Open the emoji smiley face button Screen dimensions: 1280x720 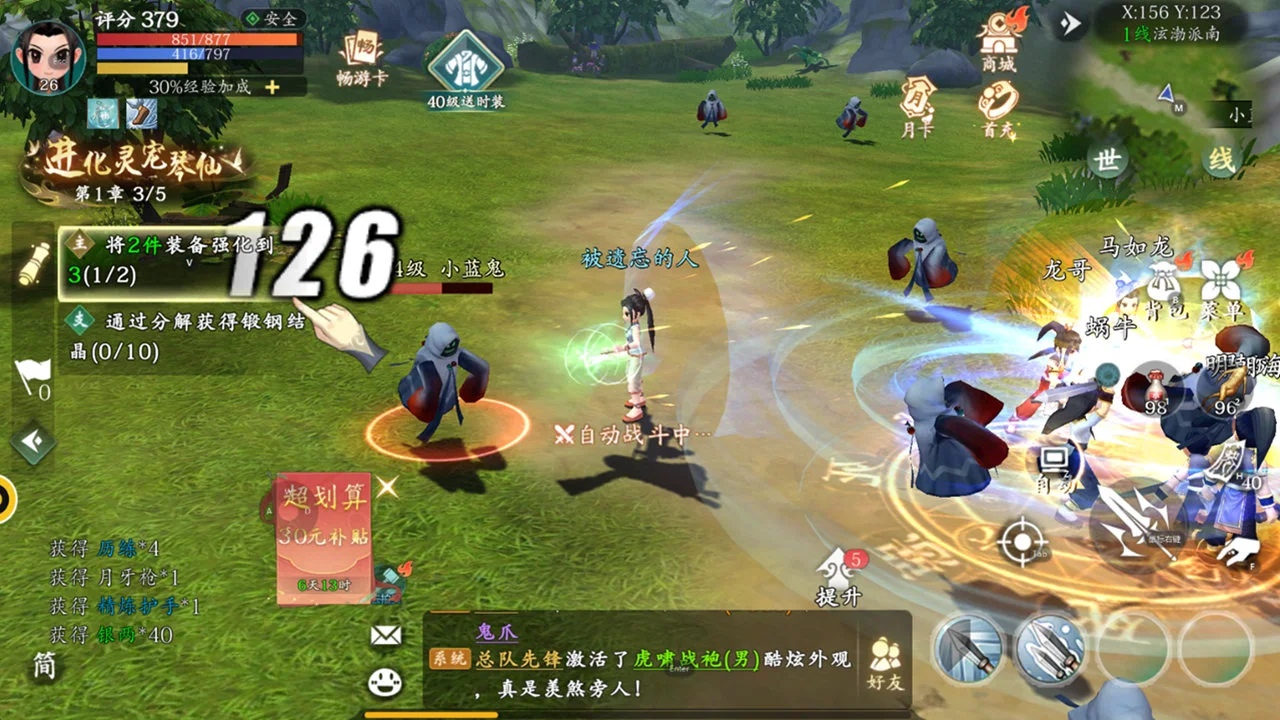[385, 682]
